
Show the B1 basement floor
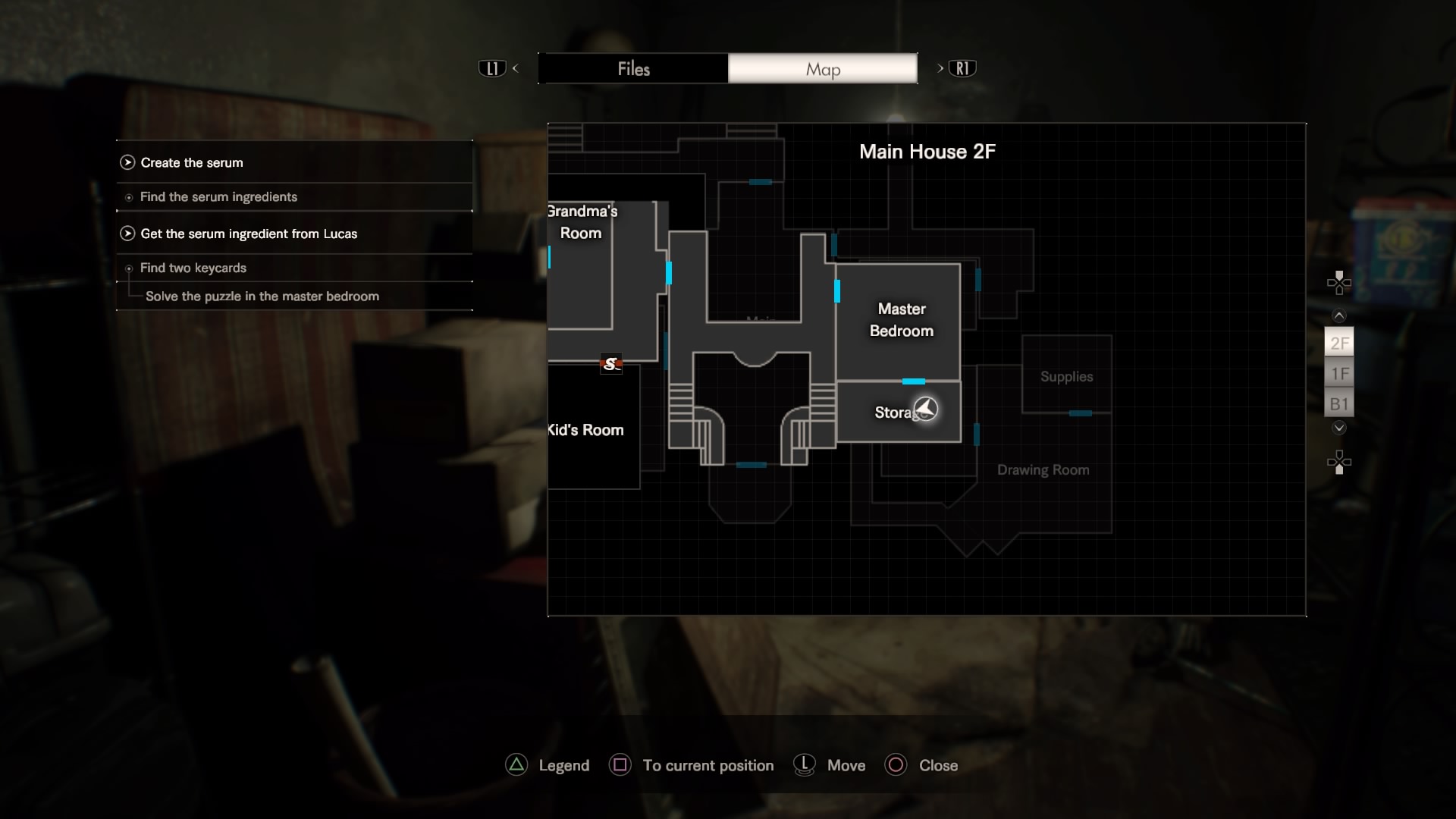tap(1339, 404)
